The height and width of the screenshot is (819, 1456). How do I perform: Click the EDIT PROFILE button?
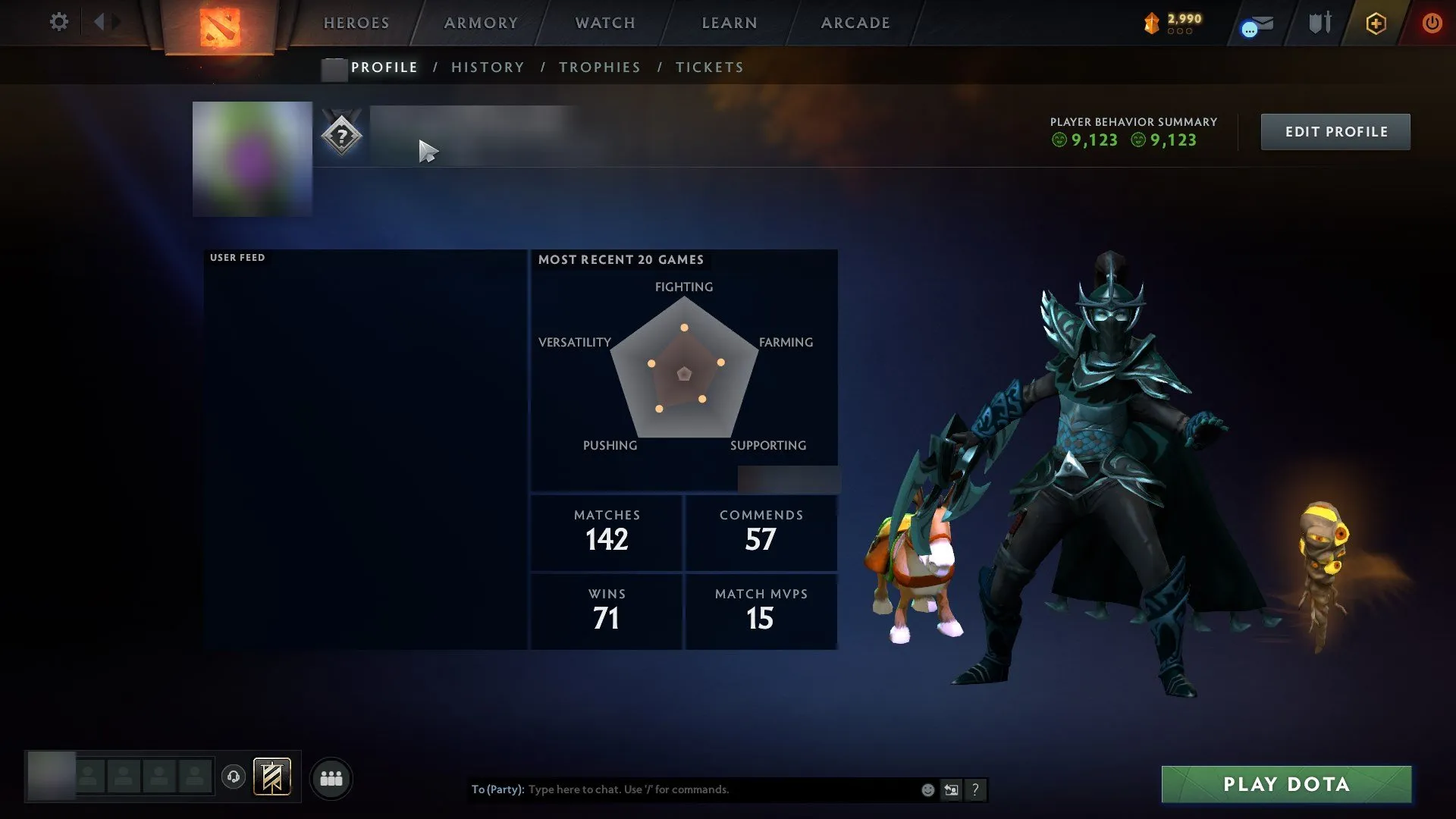1335,131
